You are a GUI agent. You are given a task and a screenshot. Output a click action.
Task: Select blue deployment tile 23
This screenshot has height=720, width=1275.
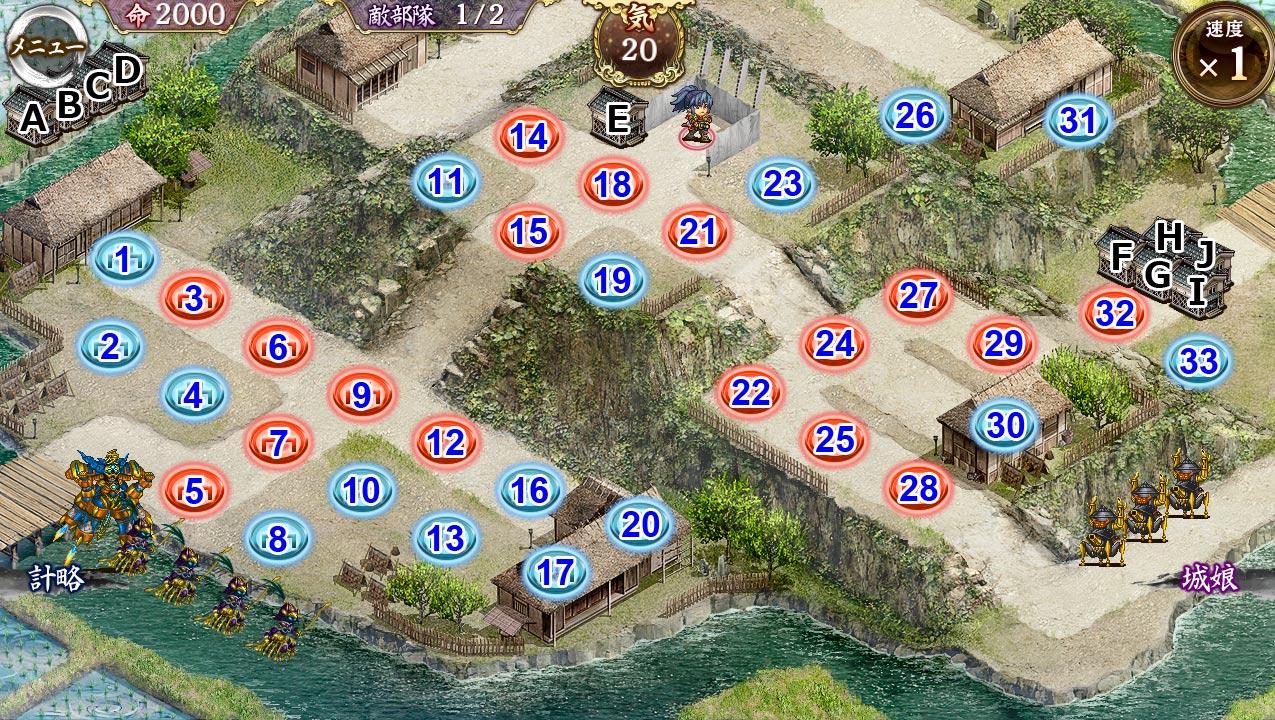pos(782,184)
